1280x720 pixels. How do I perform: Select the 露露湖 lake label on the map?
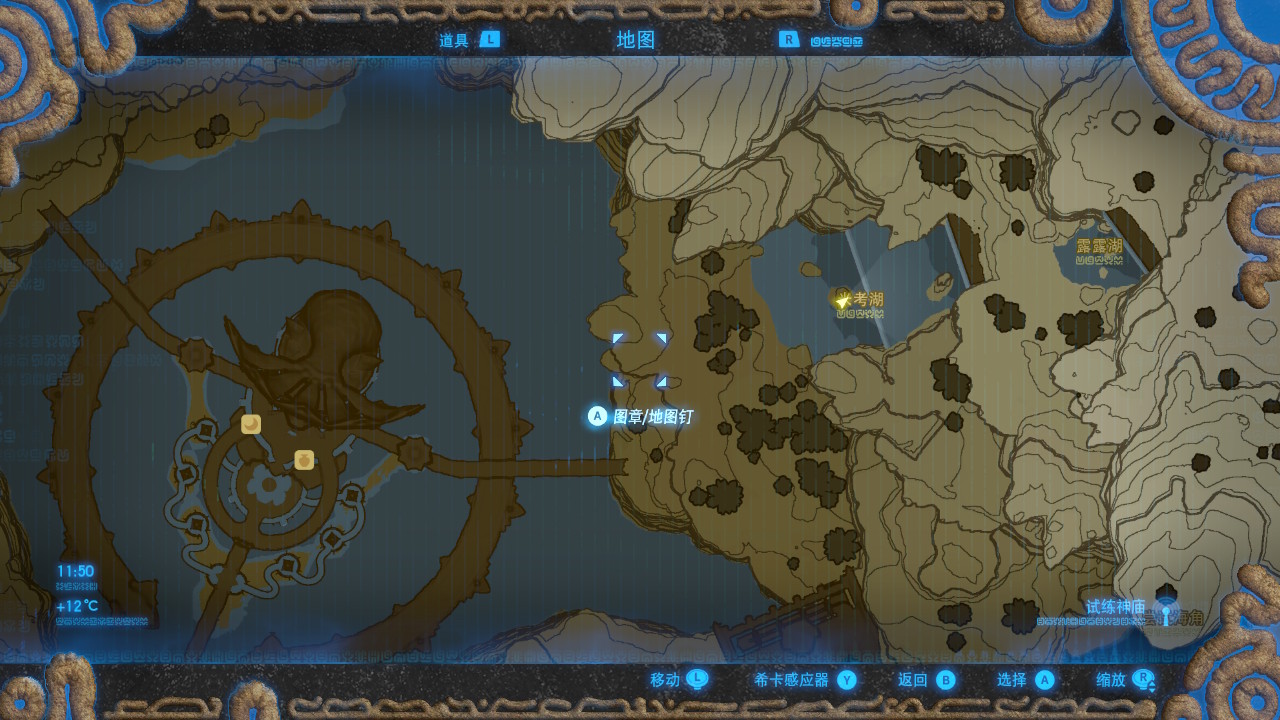pyautogui.click(x=1099, y=246)
